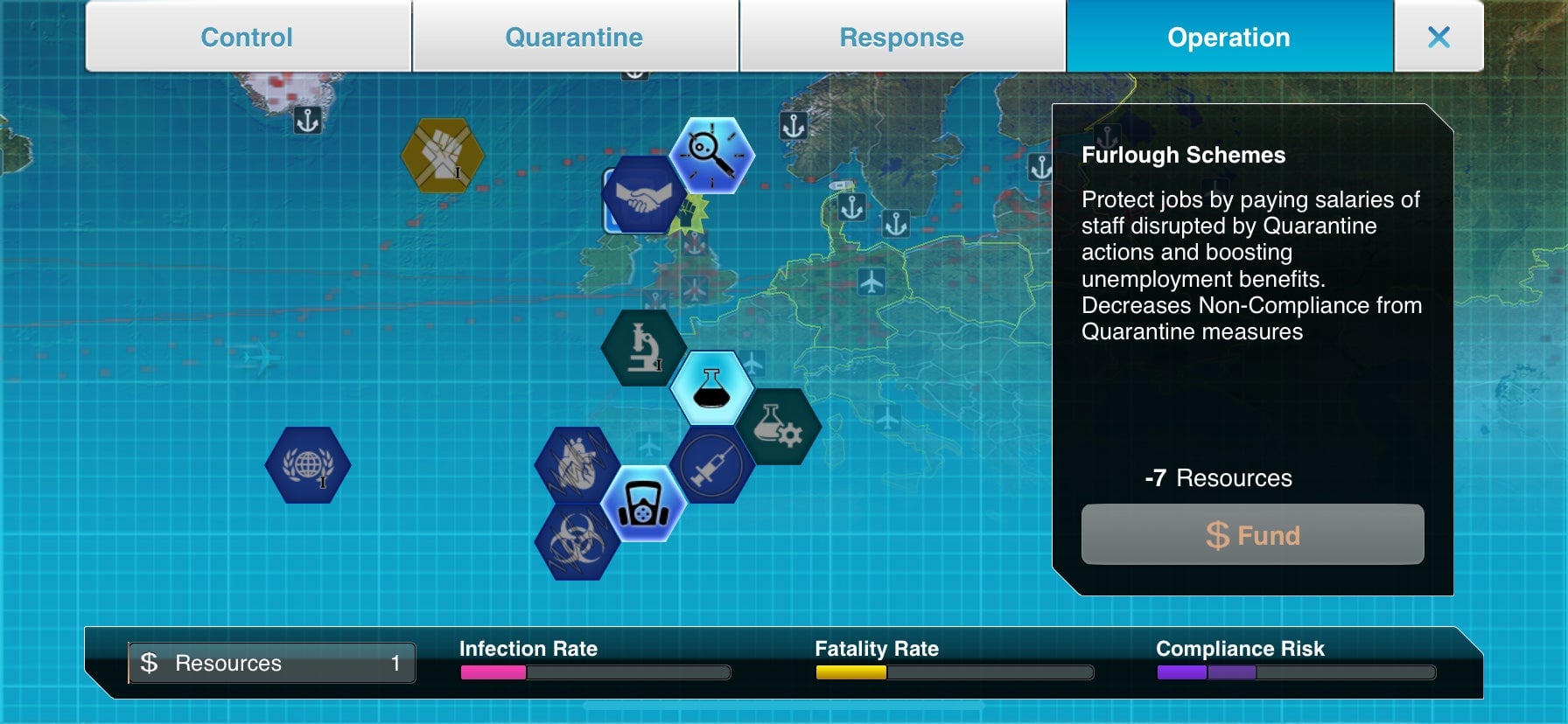Click the dollar sign beside Resources
The image size is (1568, 724).
point(149,663)
